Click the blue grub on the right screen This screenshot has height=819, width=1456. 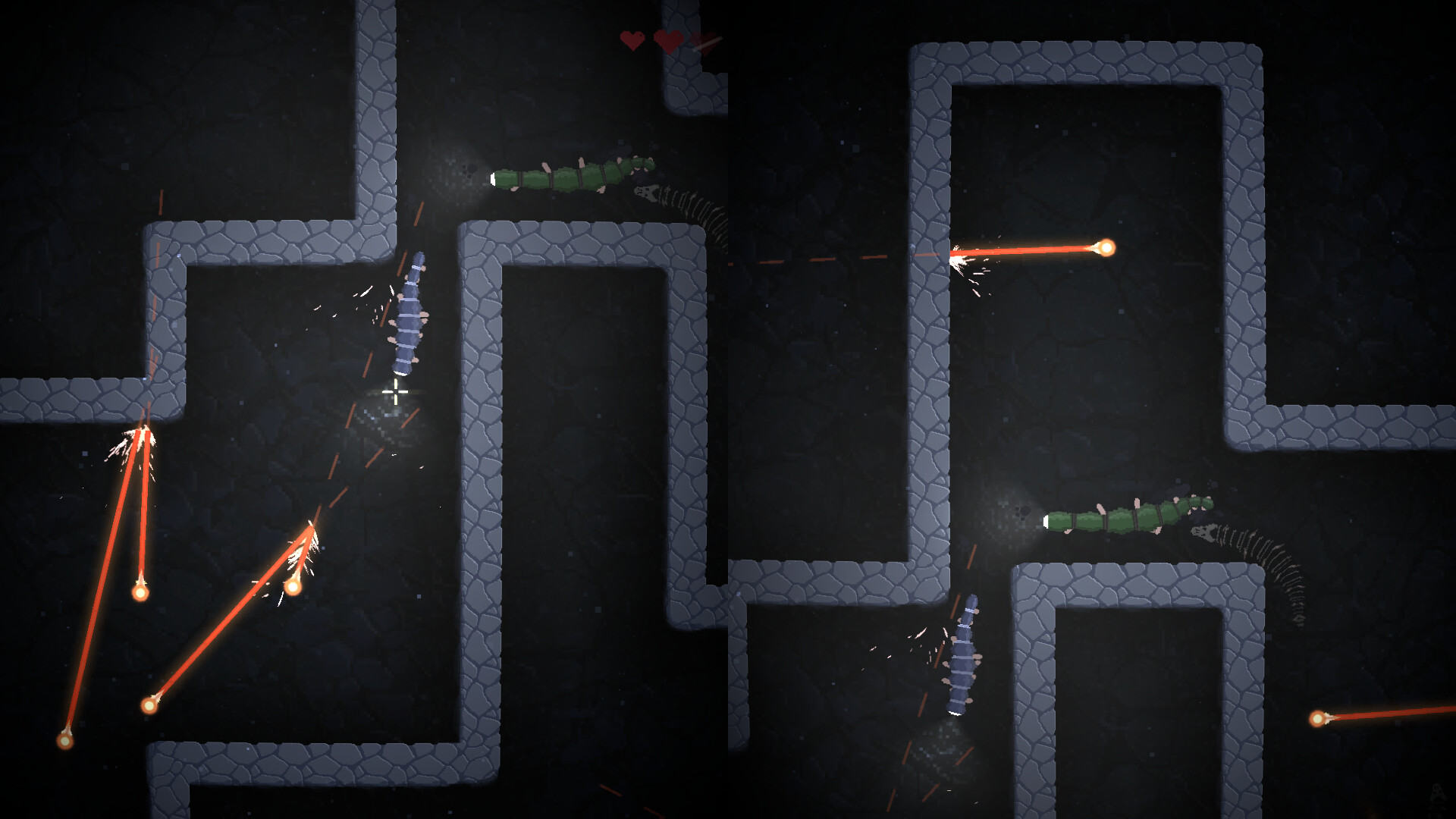963,660
